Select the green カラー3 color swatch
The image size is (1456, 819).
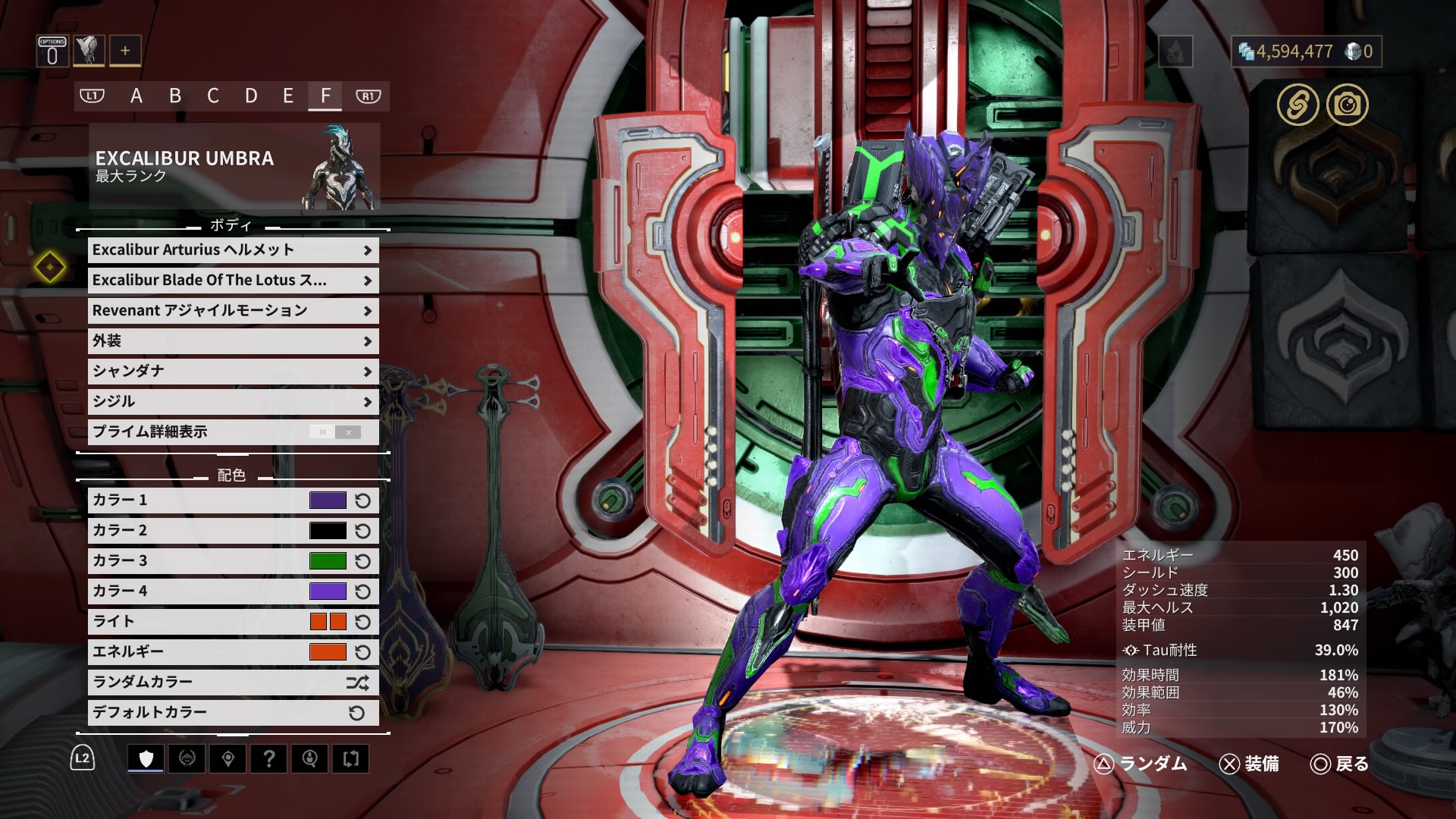point(327,560)
